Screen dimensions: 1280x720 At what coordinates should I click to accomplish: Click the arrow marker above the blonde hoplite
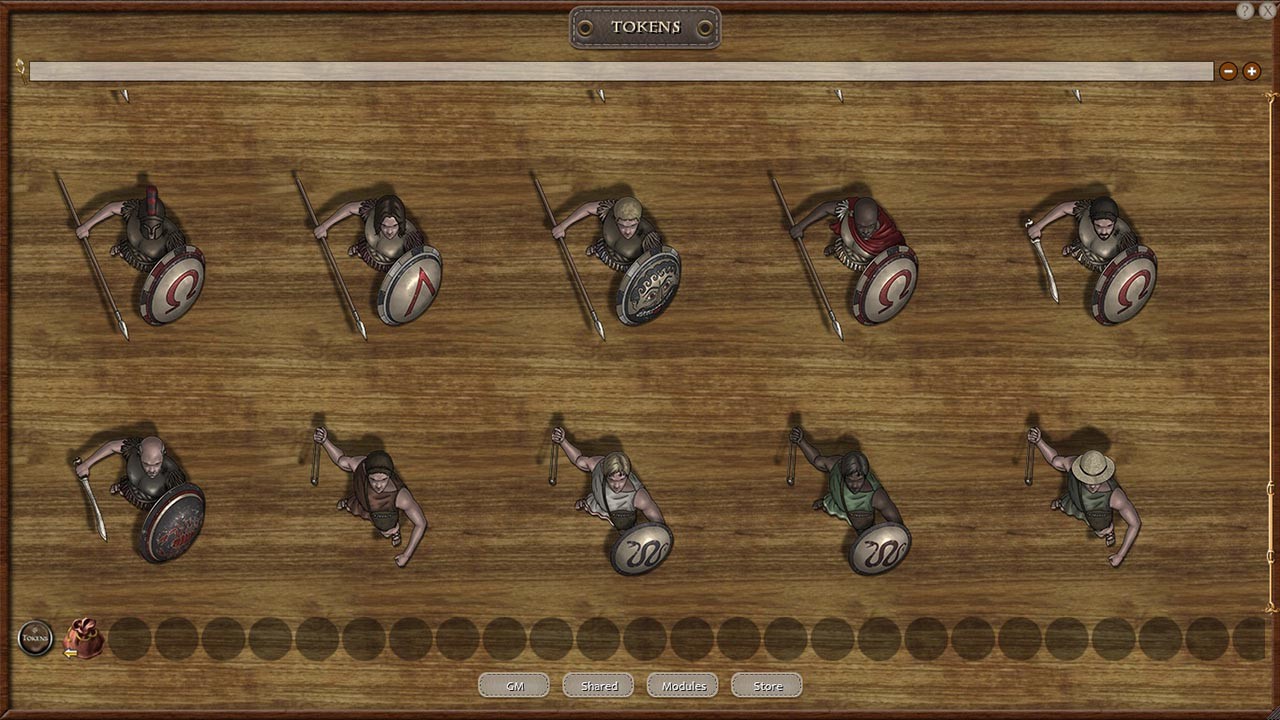point(601,93)
